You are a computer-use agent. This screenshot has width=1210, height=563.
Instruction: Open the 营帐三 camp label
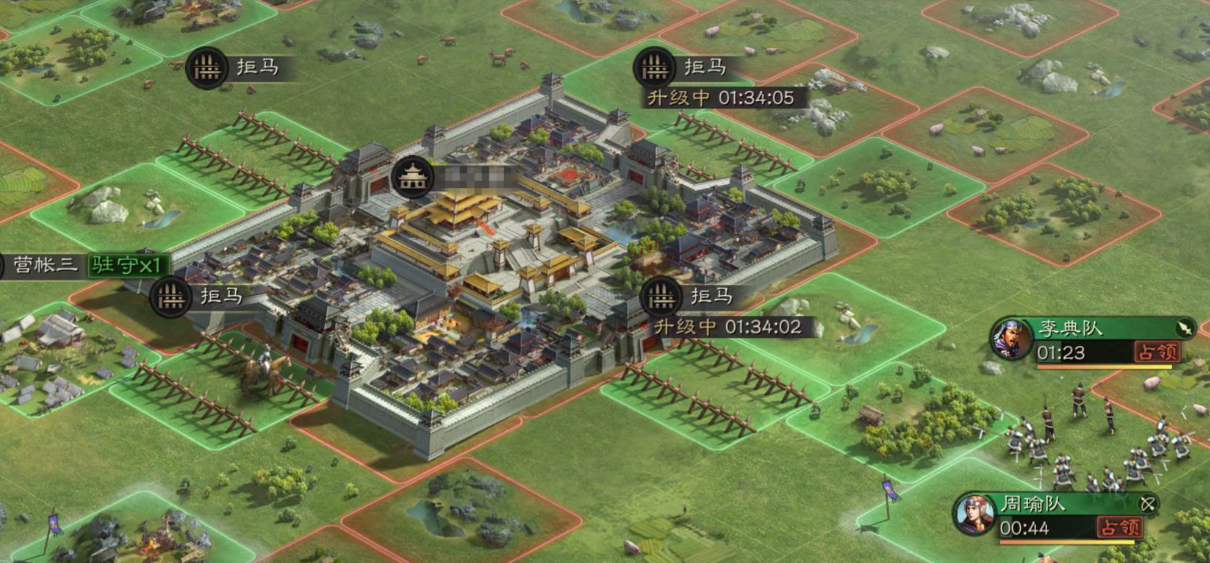[46, 266]
